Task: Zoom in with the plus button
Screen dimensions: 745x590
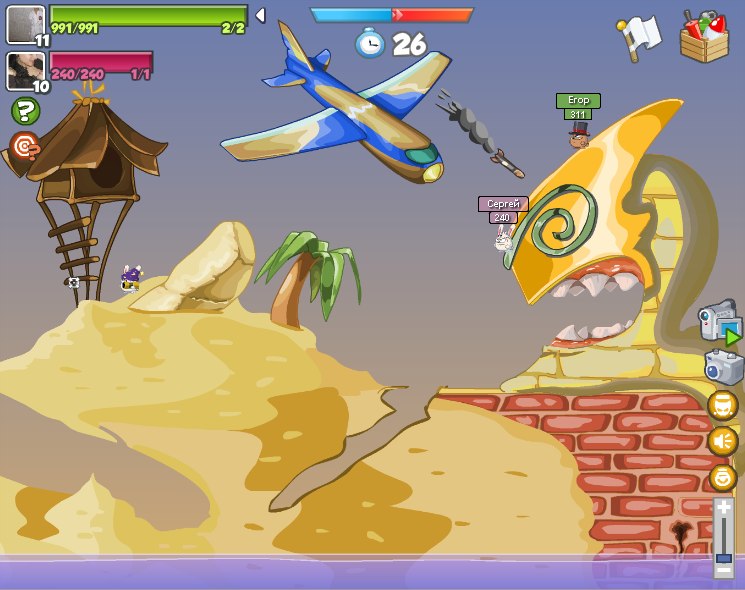Action: 723,507
